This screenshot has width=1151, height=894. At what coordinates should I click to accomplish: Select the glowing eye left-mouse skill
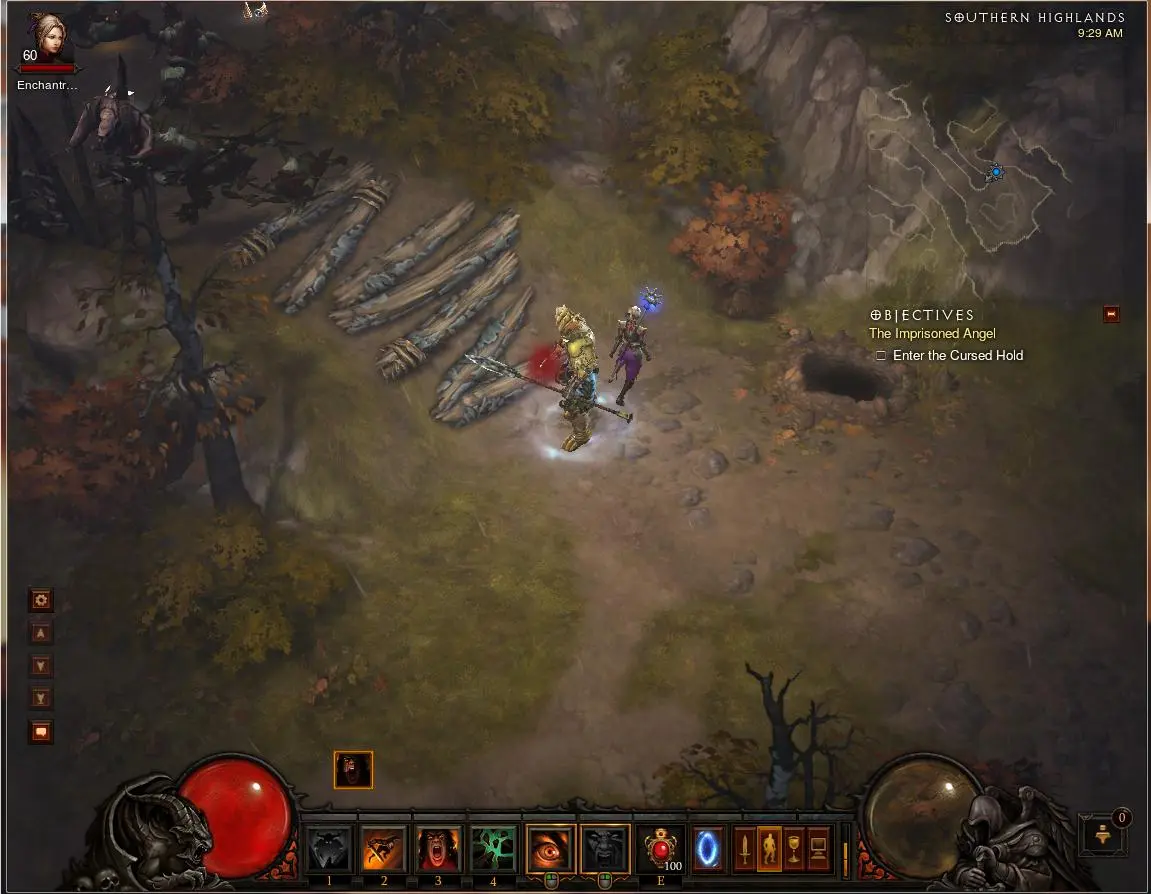(551, 848)
